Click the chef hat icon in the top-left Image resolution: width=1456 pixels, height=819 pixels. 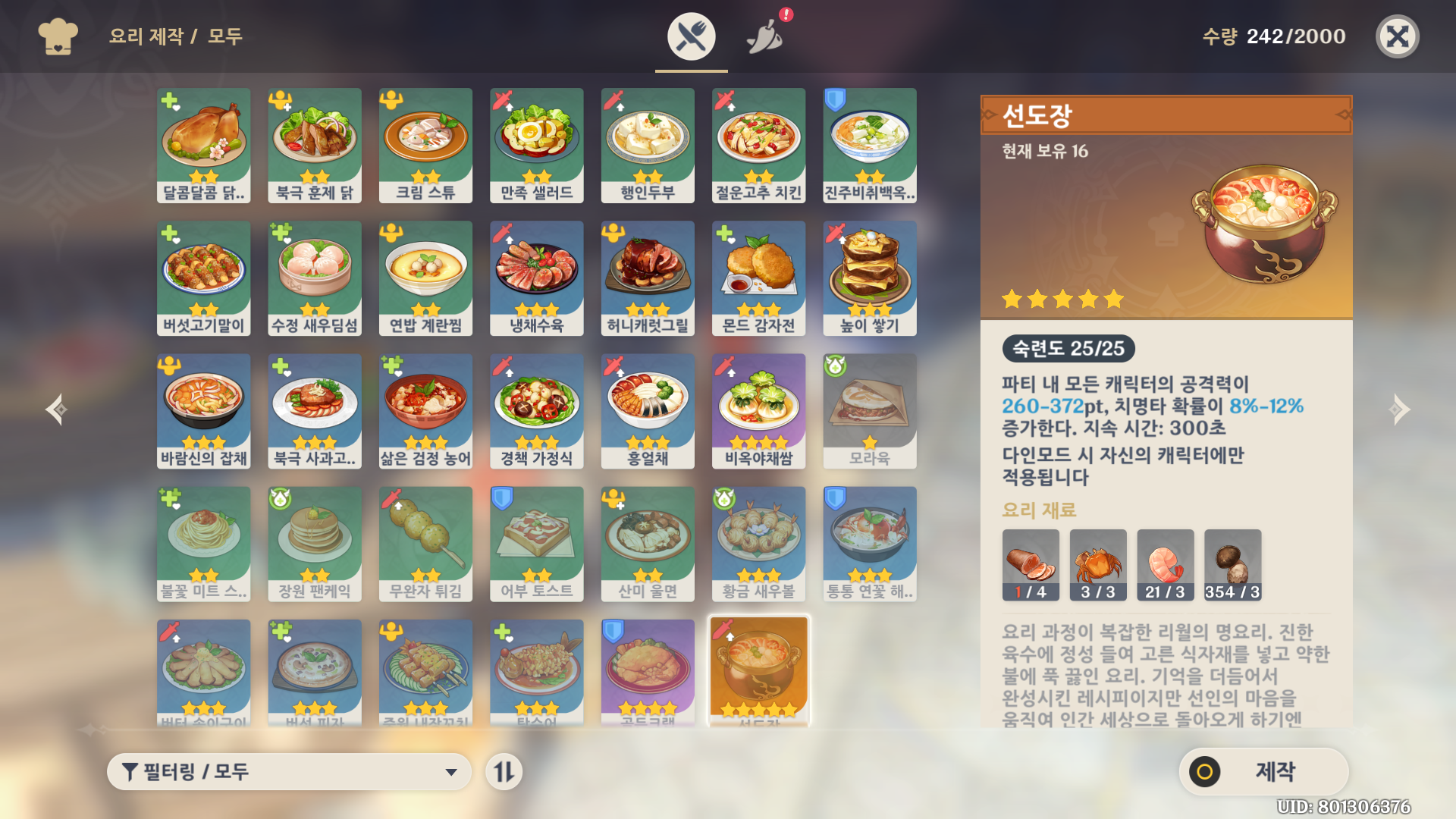pos(58,36)
